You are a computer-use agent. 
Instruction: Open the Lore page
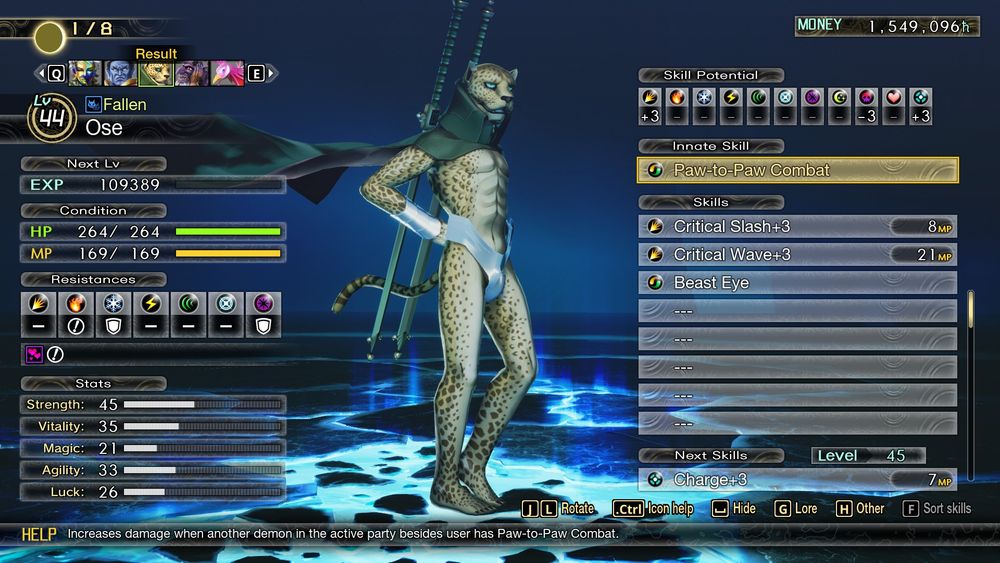click(x=796, y=509)
